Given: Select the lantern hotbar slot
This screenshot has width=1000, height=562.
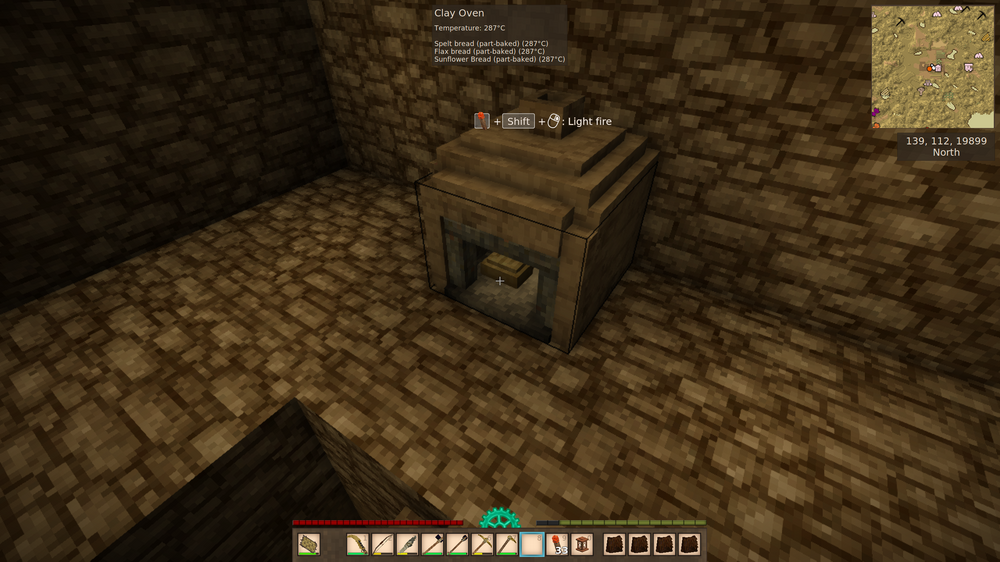Looking at the screenshot, I should (x=582, y=545).
